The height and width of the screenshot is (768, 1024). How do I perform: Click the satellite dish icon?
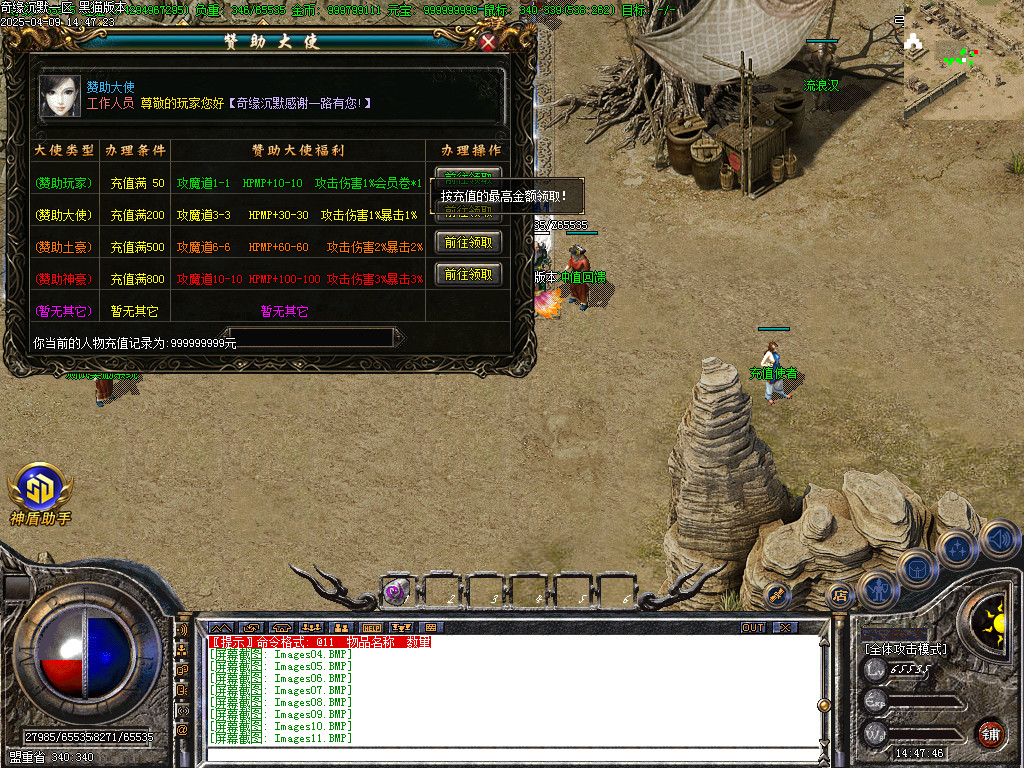coord(778,596)
